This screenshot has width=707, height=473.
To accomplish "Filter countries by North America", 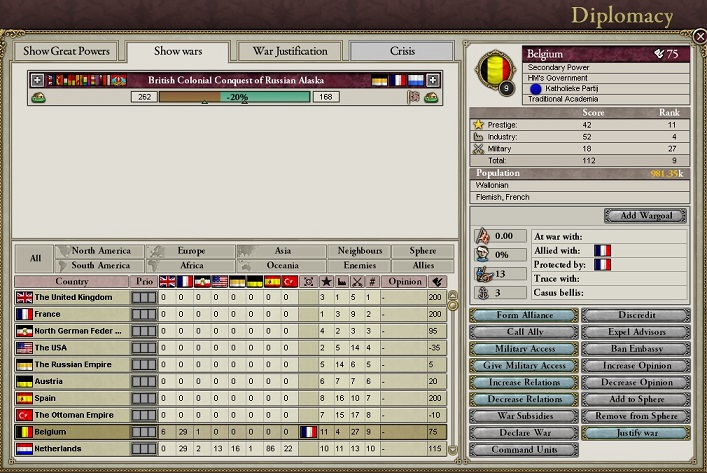I will 100,251.
